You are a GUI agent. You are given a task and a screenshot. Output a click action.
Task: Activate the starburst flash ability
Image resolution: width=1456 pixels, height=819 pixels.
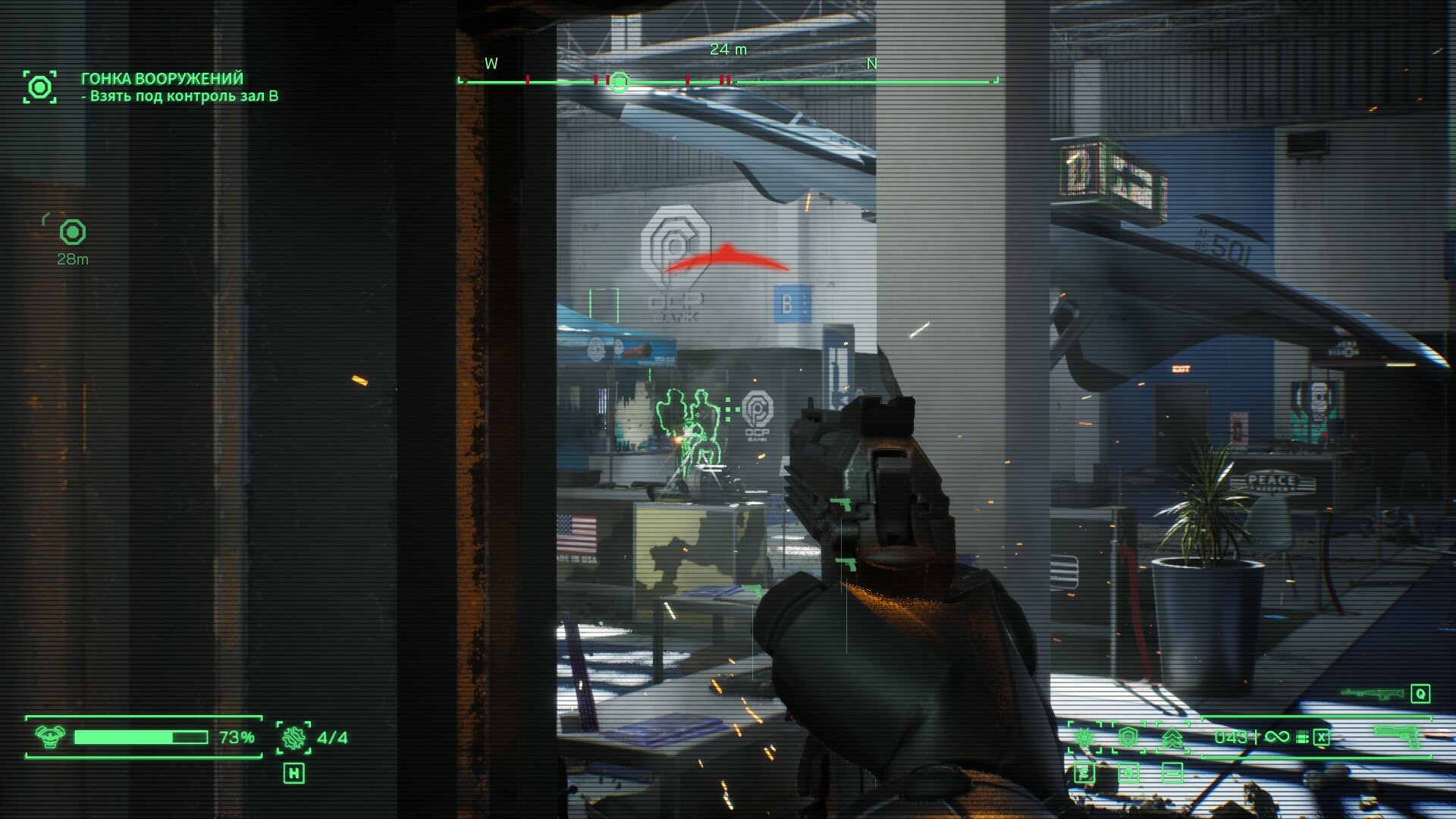pyautogui.click(x=1085, y=737)
